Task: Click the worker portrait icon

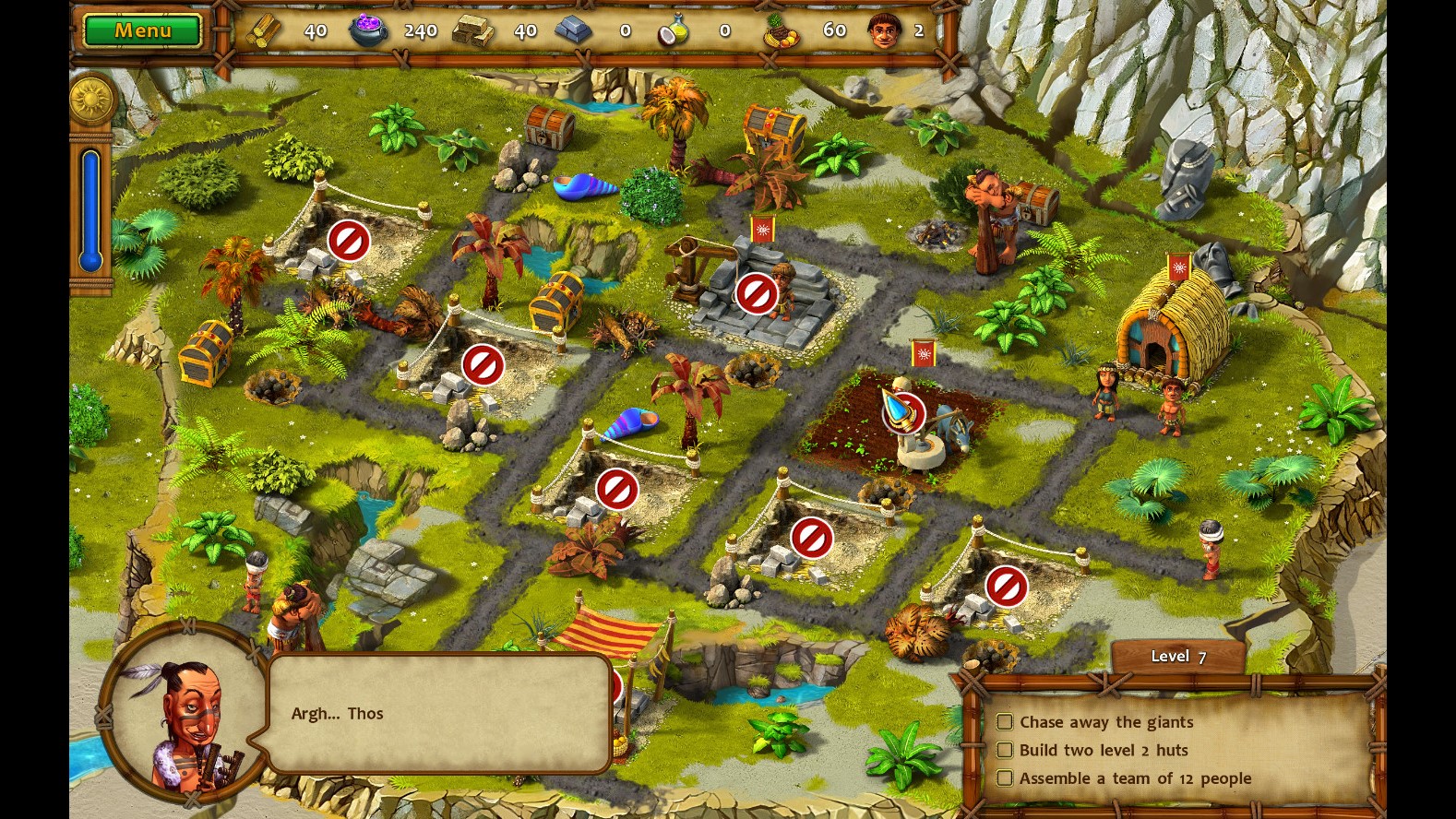Action: pyautogui.click(x=884, y=29)
